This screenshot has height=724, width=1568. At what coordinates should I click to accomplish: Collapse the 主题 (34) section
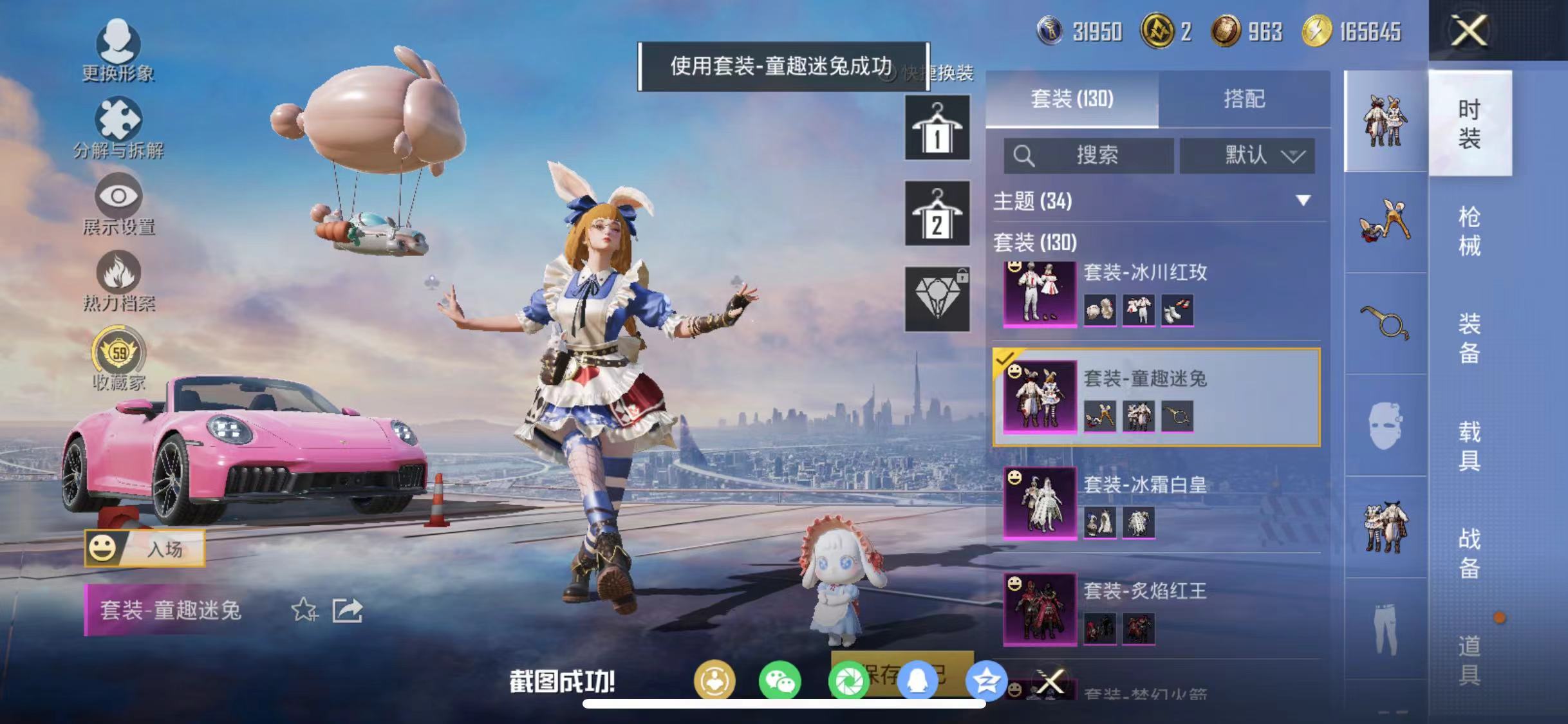point(1302,201)
